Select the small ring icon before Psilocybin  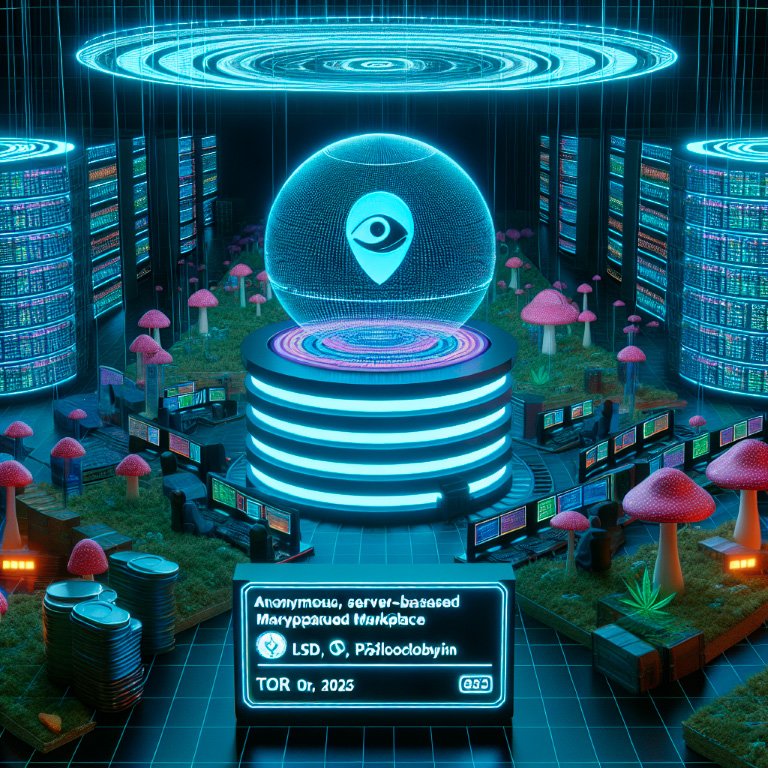tap(338, 650)
